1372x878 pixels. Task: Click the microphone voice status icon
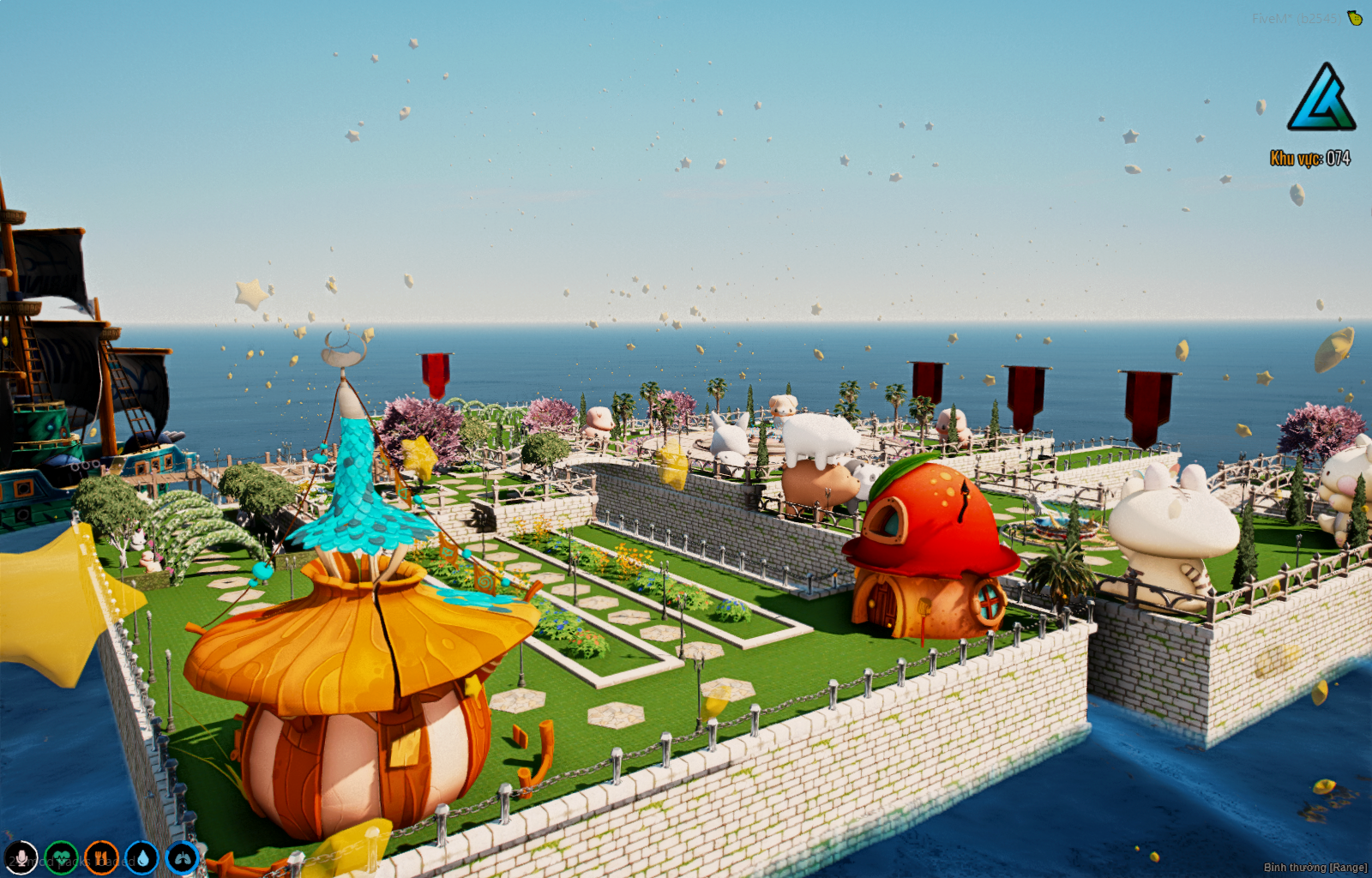pyautogui.click(x=21, y=857)
